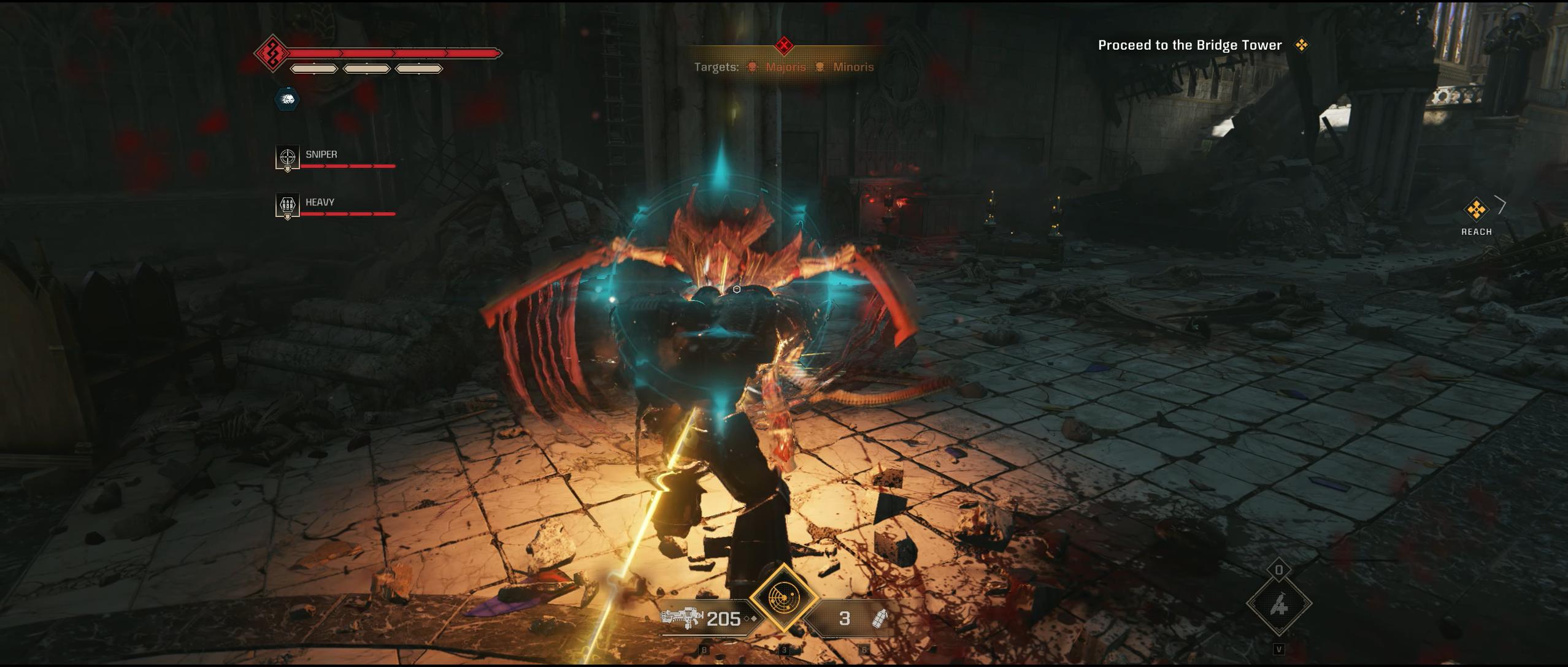Expand the chevron arrow beside the REACH marker
The width and height of the screenshot is (1568, 667).
tap(1501, 205)
